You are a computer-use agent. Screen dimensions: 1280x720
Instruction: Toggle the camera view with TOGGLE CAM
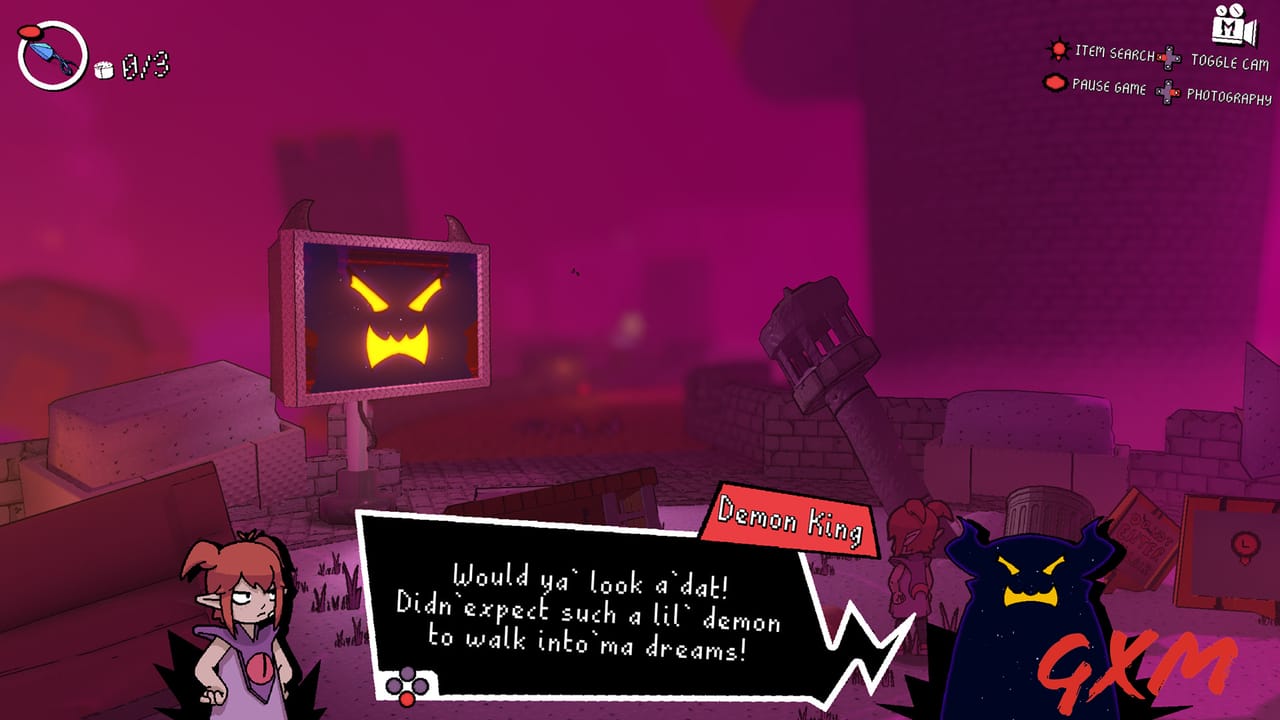click(x=1232, y=58)
